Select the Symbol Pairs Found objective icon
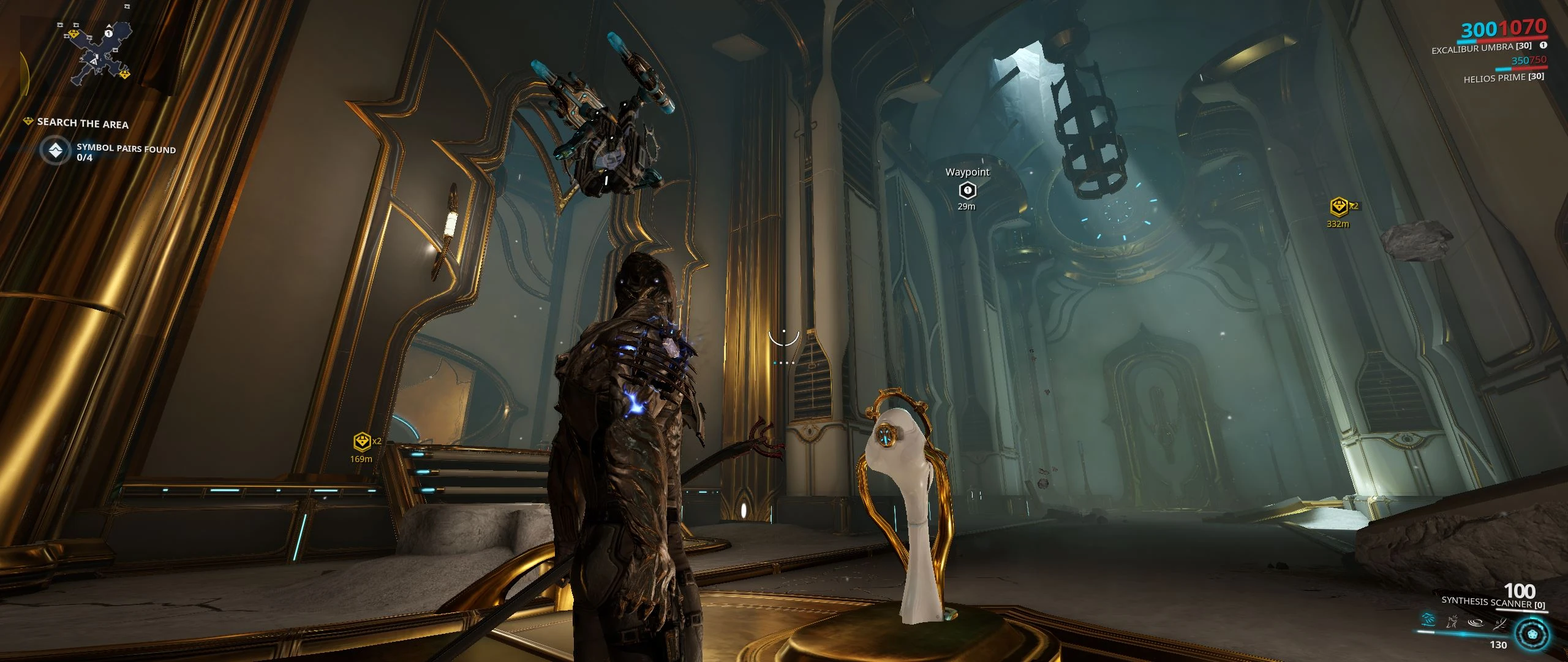The width and height of the screenshot is (1568, 662). pyautogui.click(x=56, y=151)
